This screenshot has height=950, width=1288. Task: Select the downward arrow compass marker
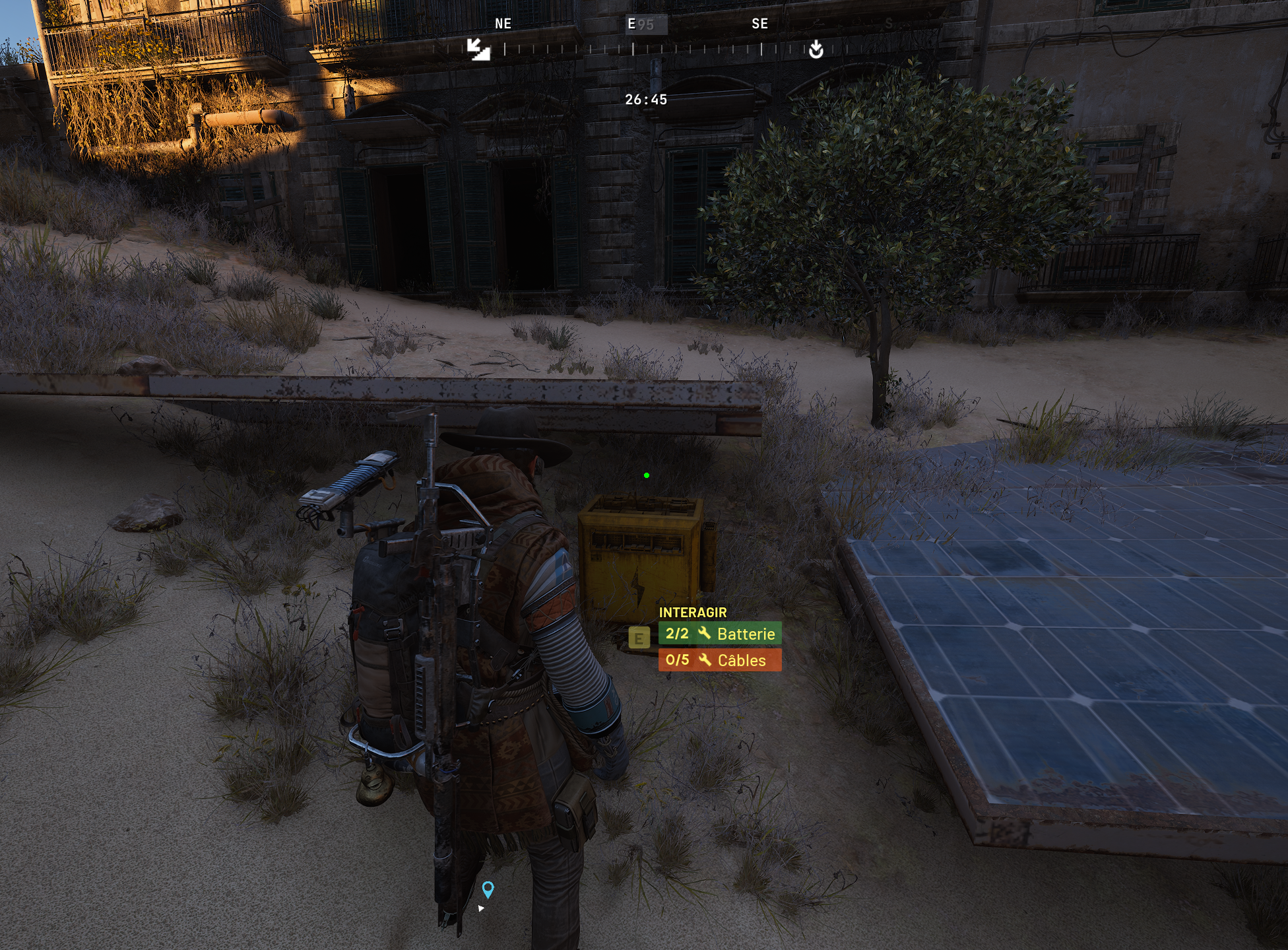[x=816, y=49]
